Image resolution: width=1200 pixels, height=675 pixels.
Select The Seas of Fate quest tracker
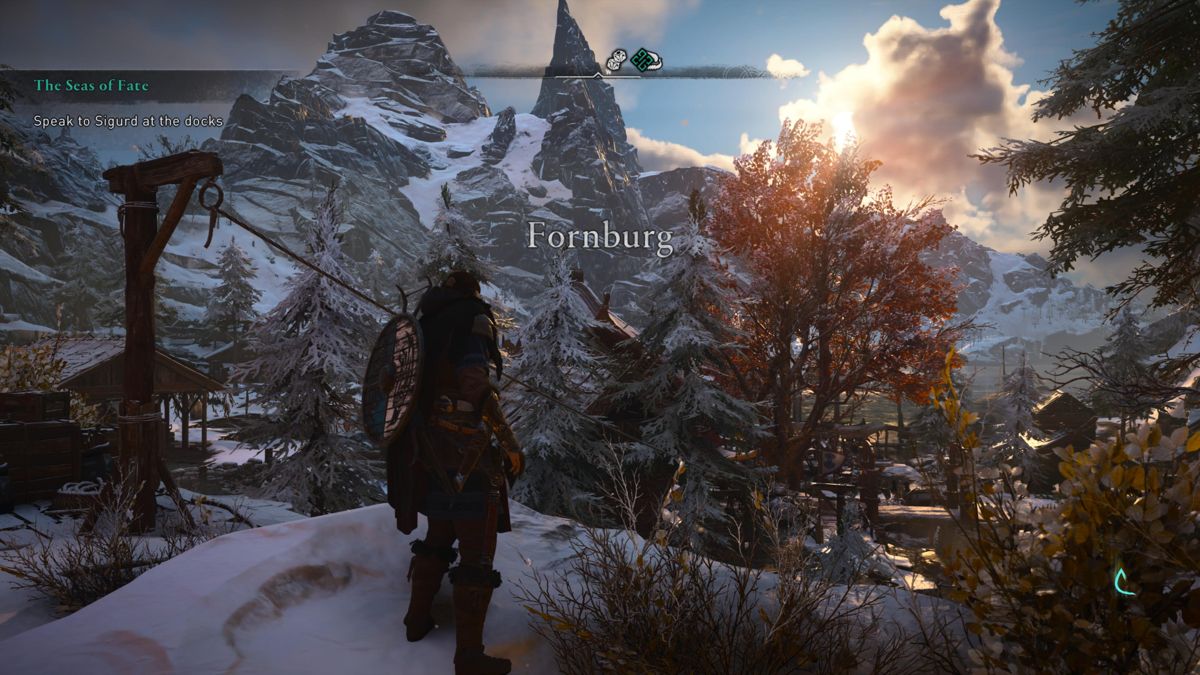pos(92,86)
